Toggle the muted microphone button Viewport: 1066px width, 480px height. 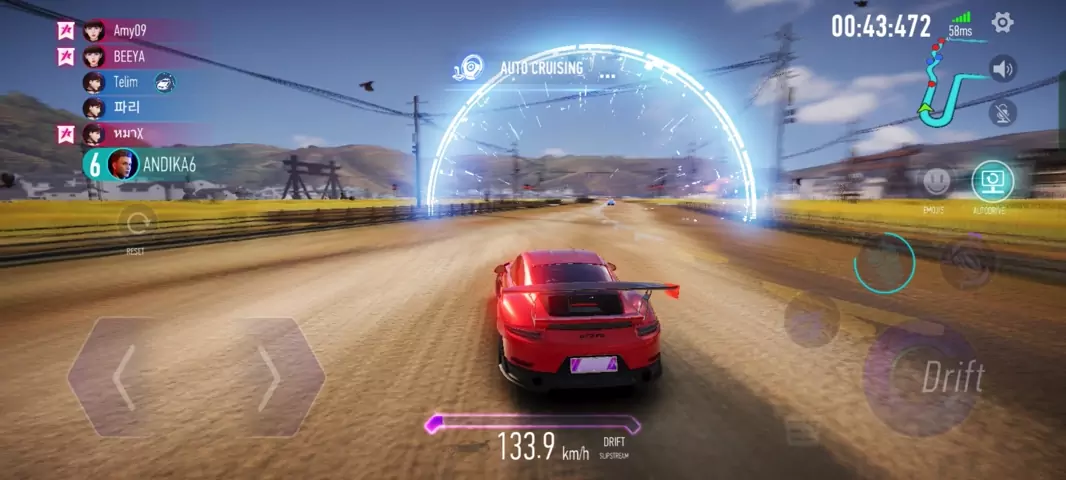[1002, 112]
